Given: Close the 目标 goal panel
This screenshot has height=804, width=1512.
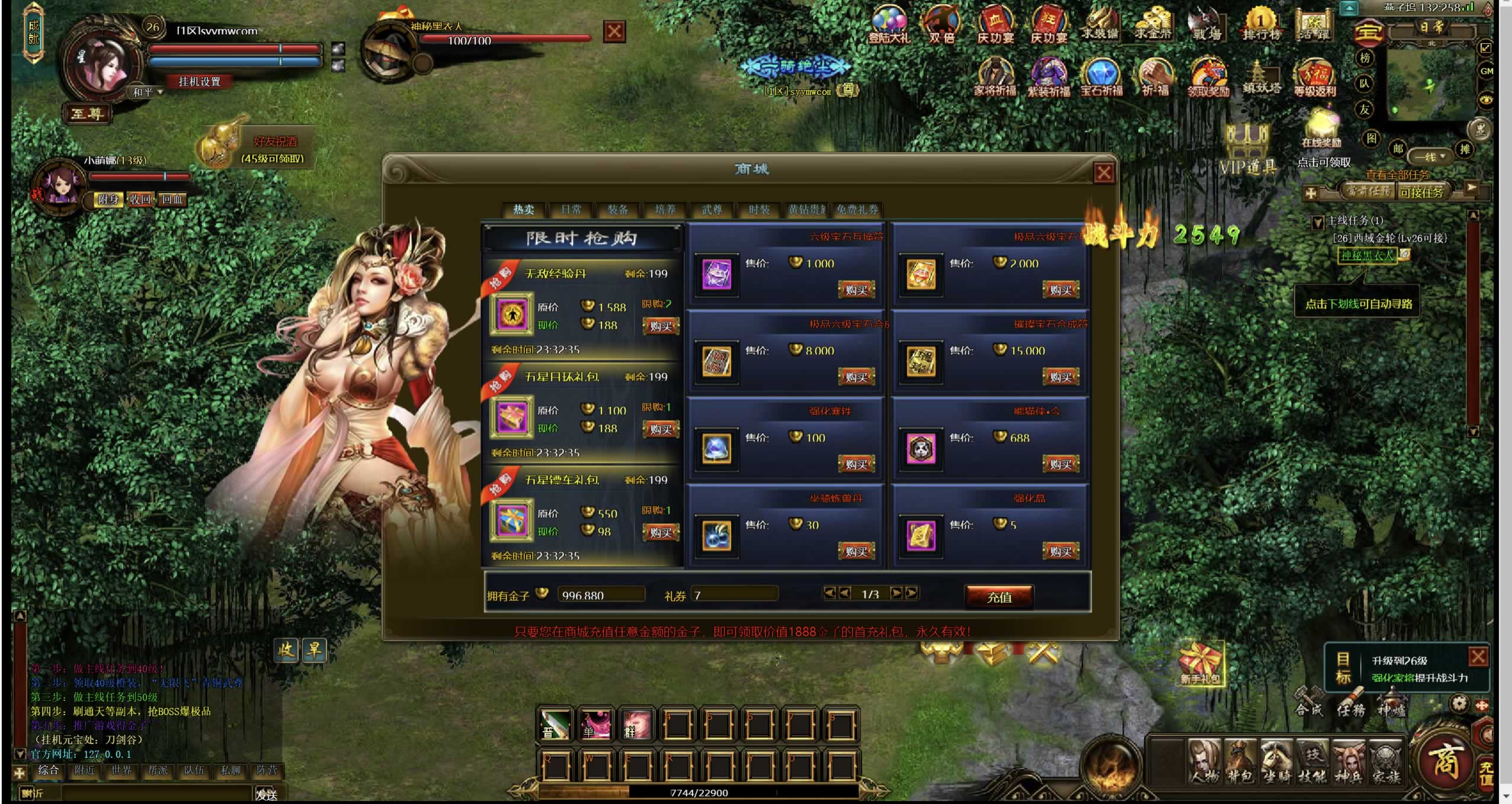Looking at the screenshot, I should 1478,656.
